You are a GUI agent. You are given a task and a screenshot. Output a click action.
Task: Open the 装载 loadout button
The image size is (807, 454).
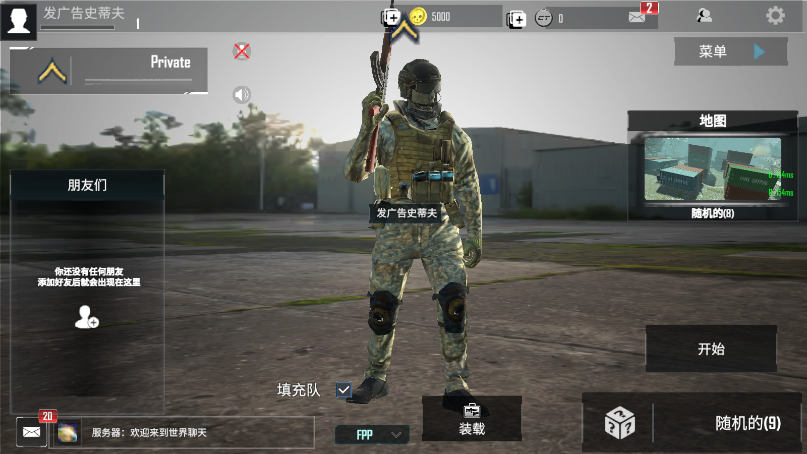click(x=472, y=419)
